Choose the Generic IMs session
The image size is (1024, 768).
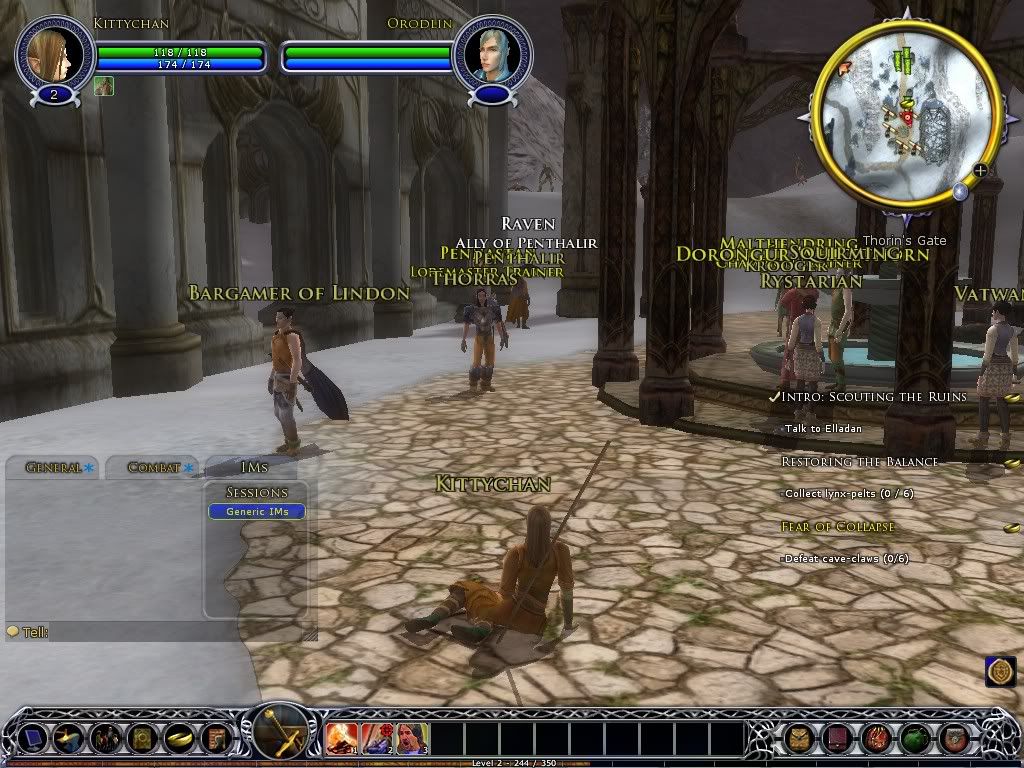pos(257,512)
